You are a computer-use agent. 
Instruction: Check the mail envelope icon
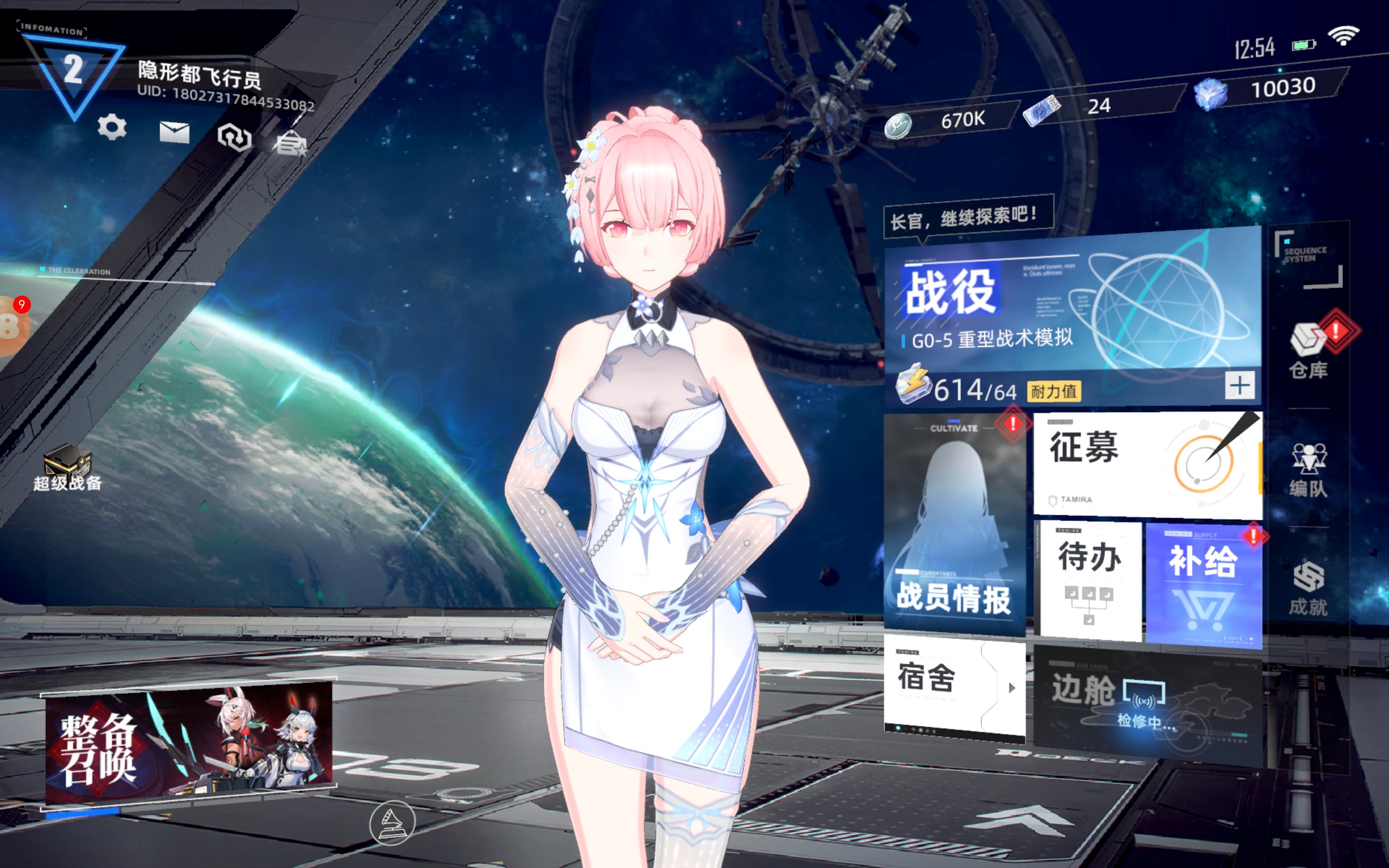175,132
